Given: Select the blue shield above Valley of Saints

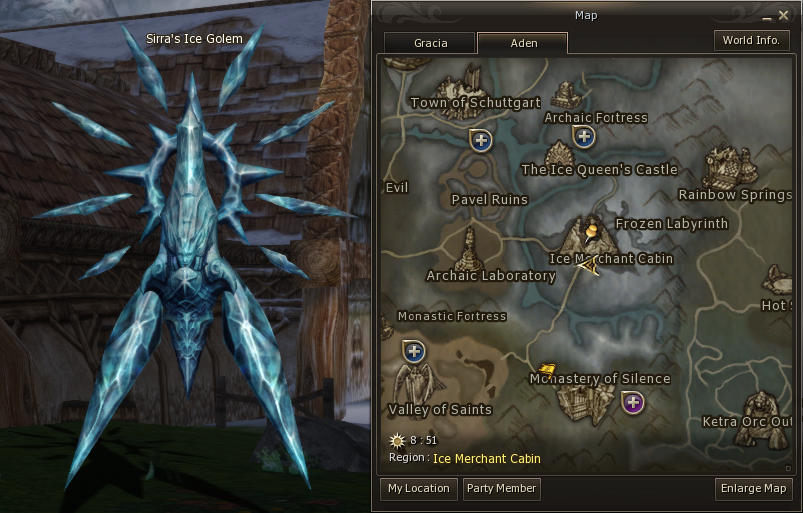Looking at the screenshot, I should pyautogui.click(x=413, y=351).
